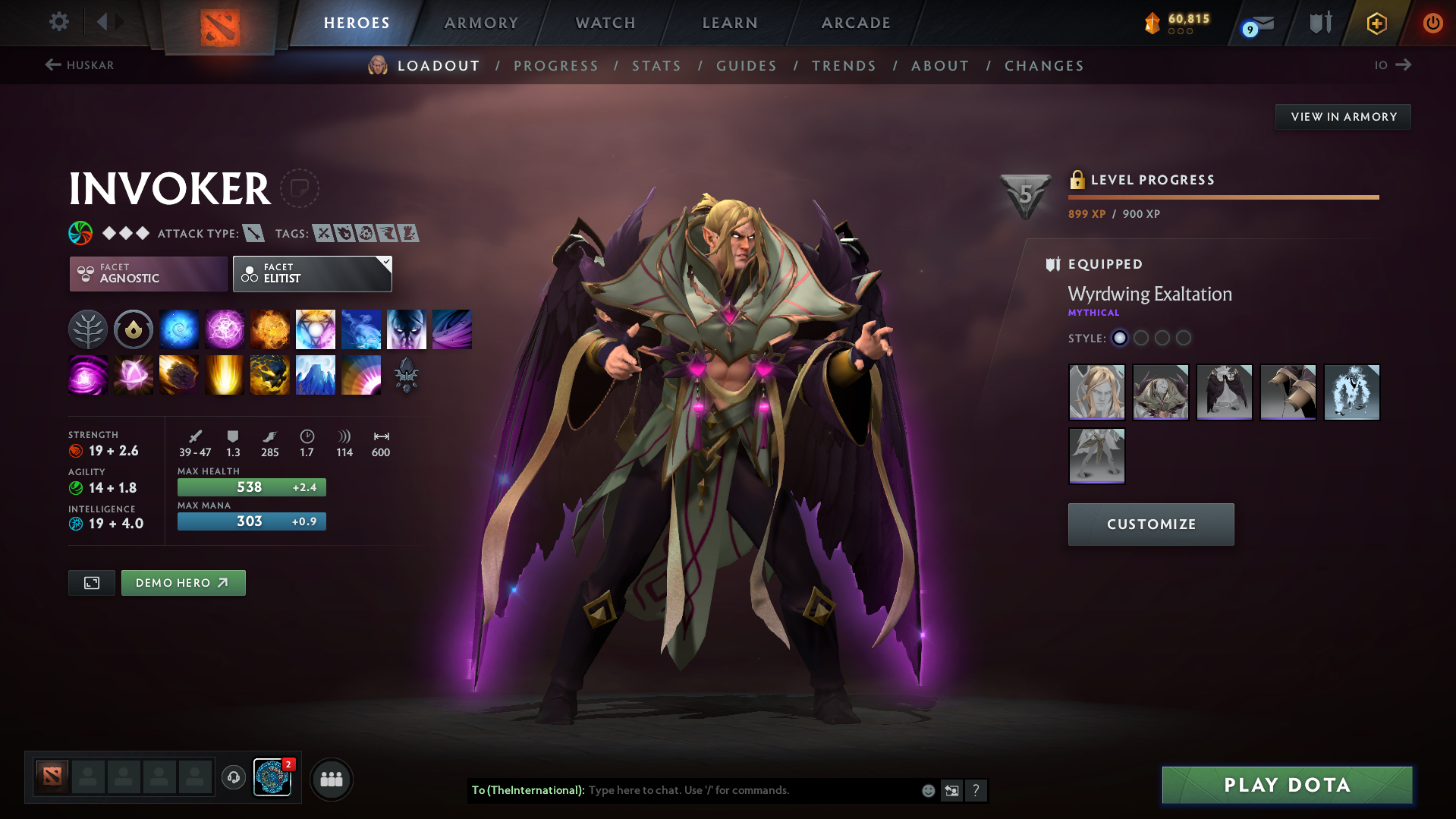The width and height of the screenshot is (1456, 819).
Task: Click the back arrow next to HUSKAR
Action: 52,65
